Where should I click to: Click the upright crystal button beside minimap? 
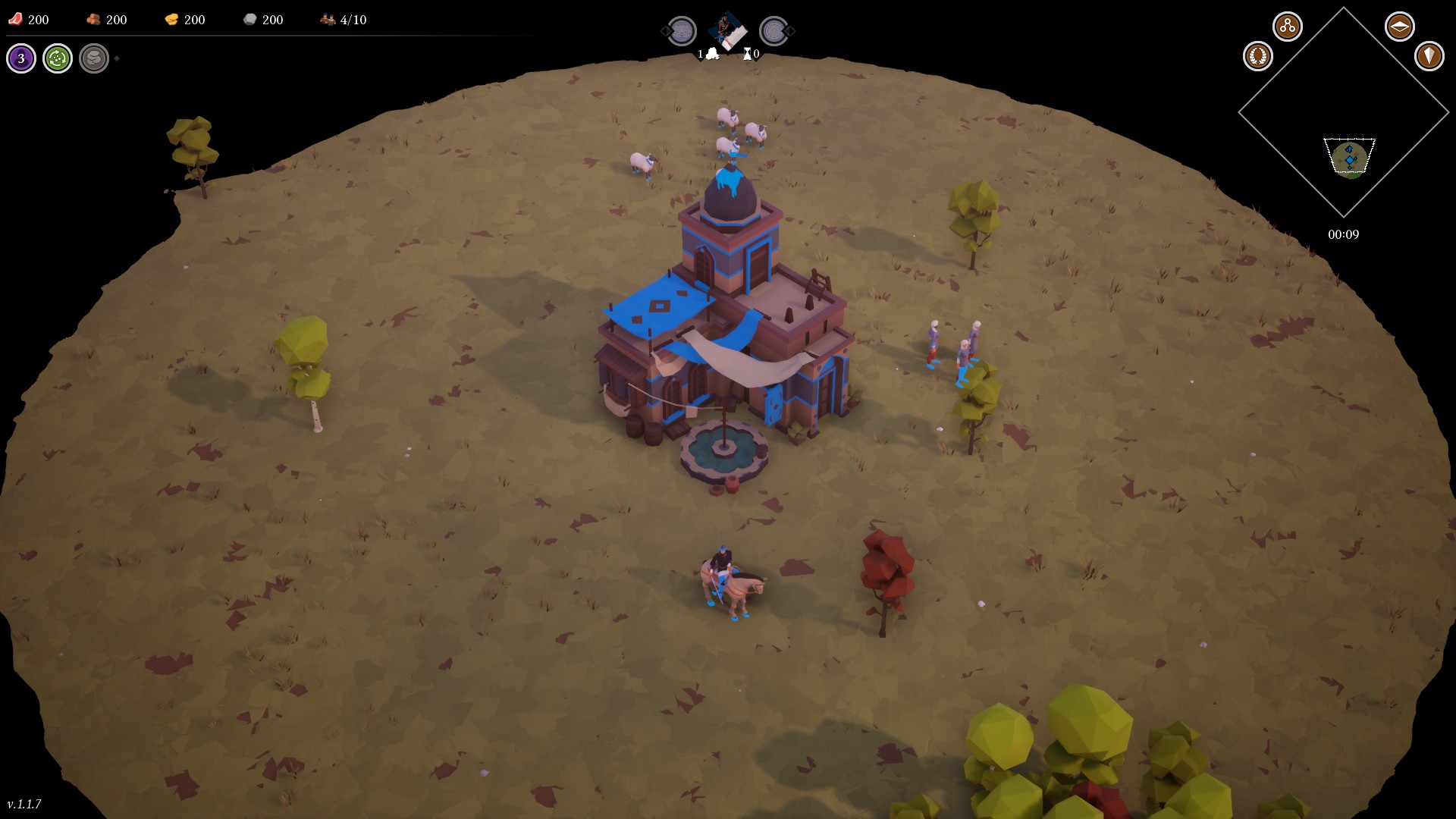(1429, 56)
